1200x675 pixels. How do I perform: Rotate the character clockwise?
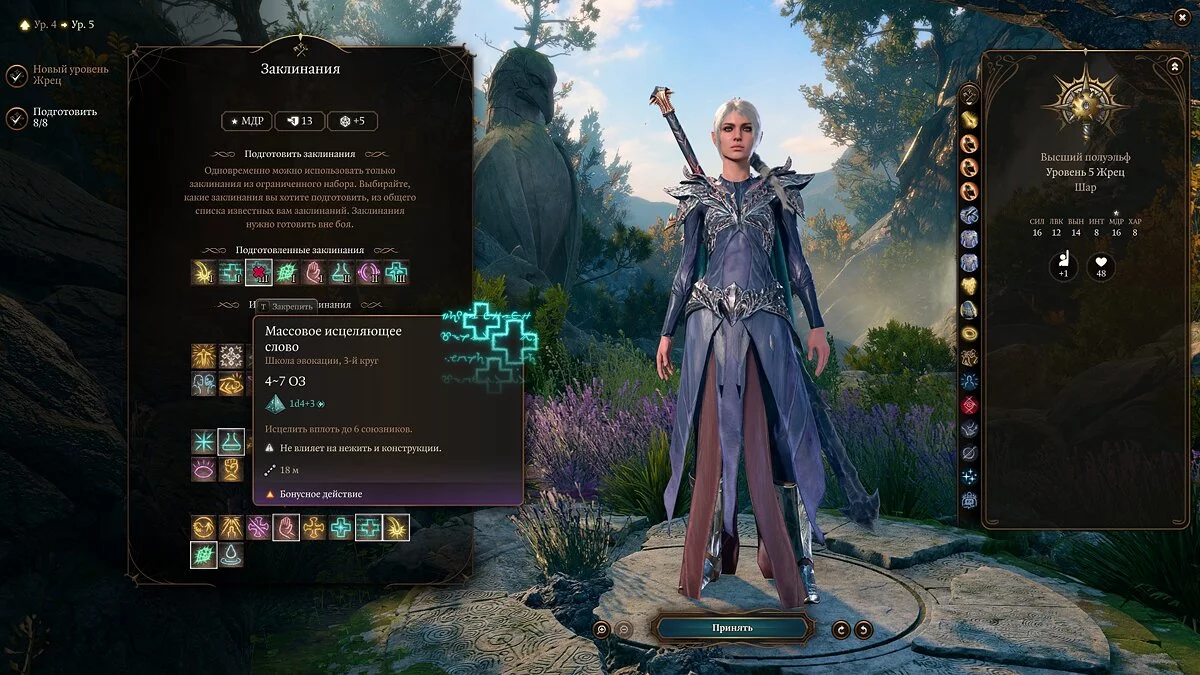coord(863,629)
